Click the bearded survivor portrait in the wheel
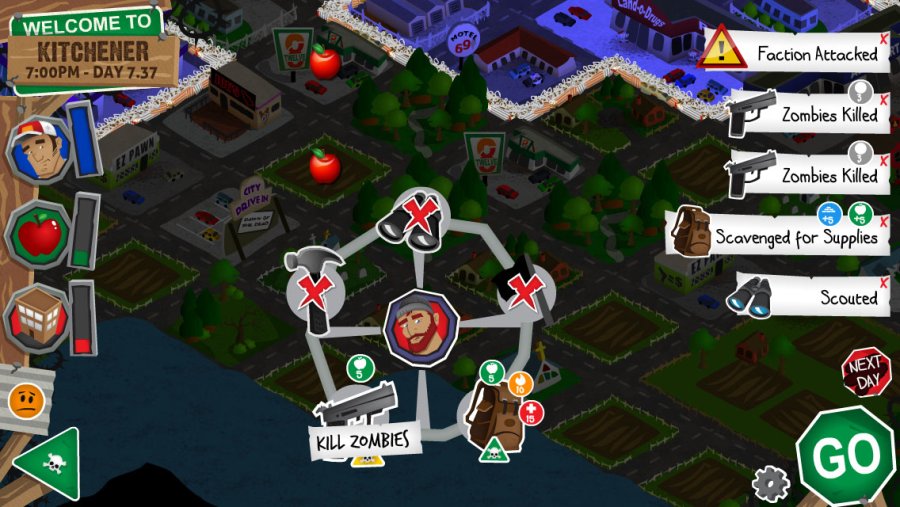The width and height of the screenshot is (900, 507). 421,327
